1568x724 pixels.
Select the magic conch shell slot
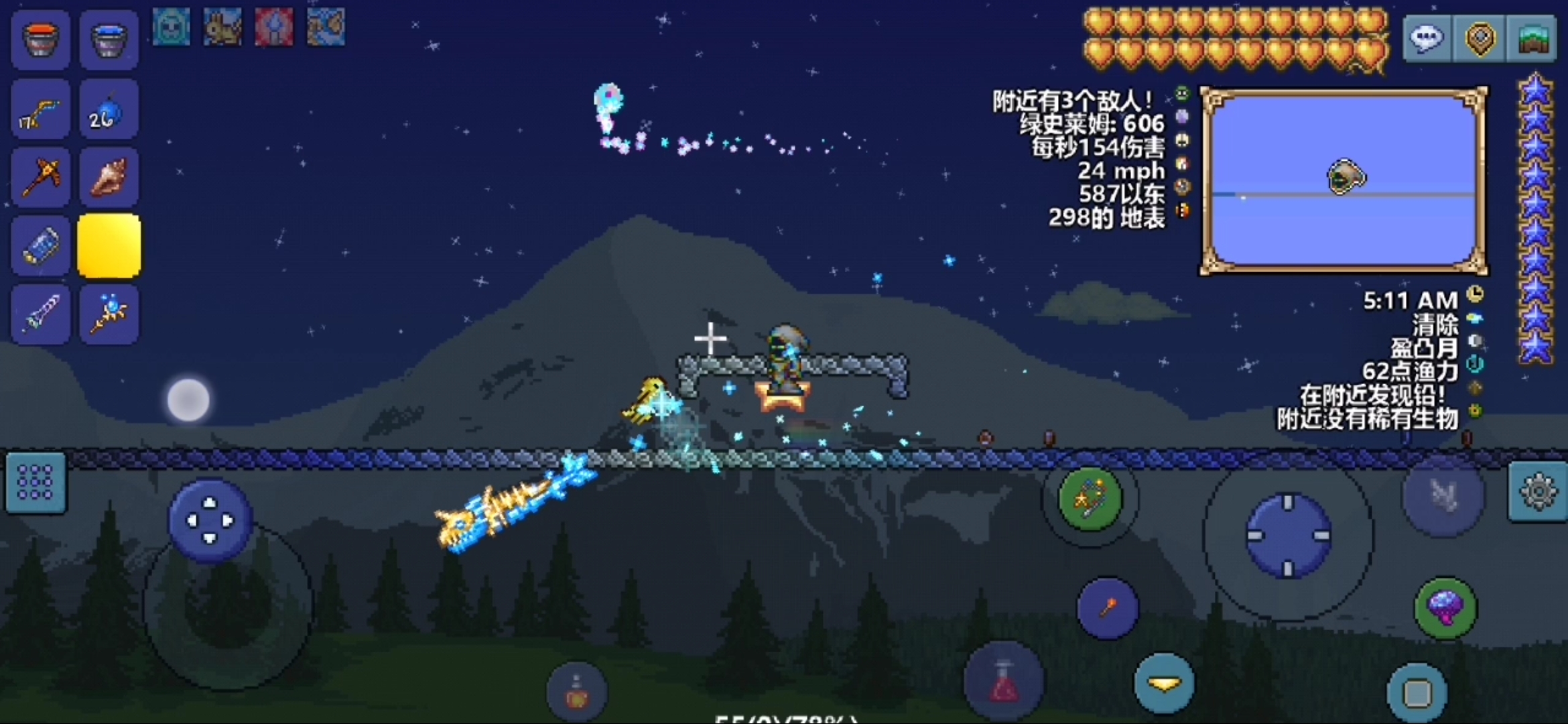pyautogui.click(x=109, y=178)
